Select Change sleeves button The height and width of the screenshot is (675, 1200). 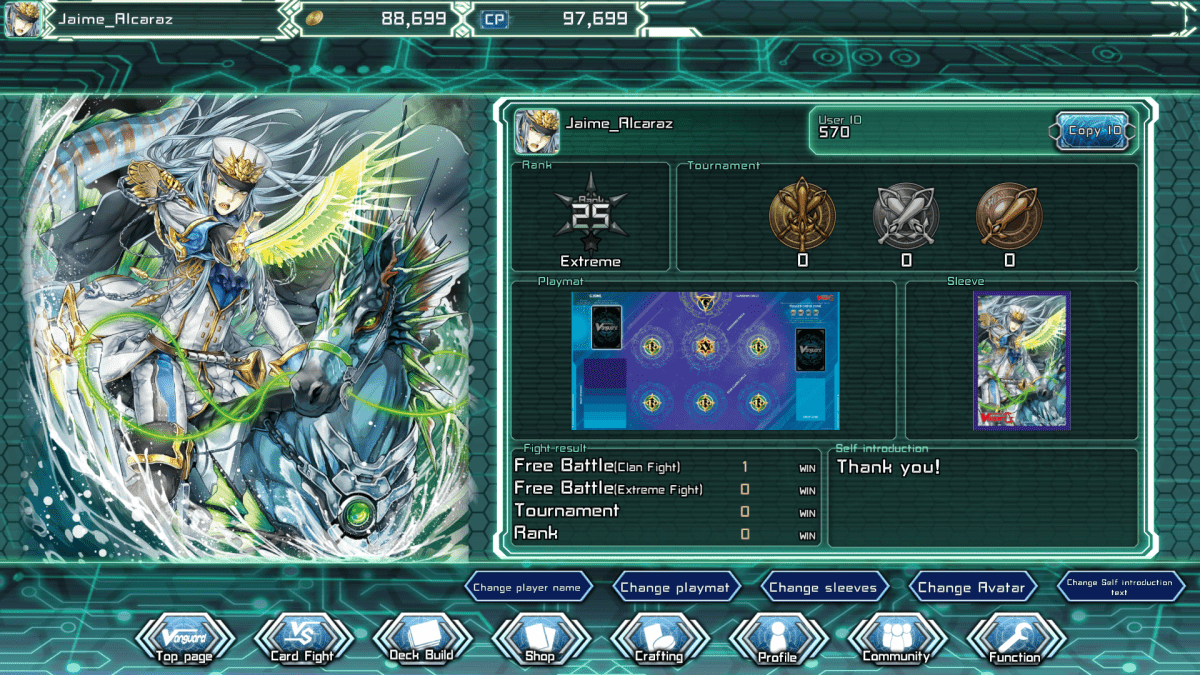click(x=823, y=588)
